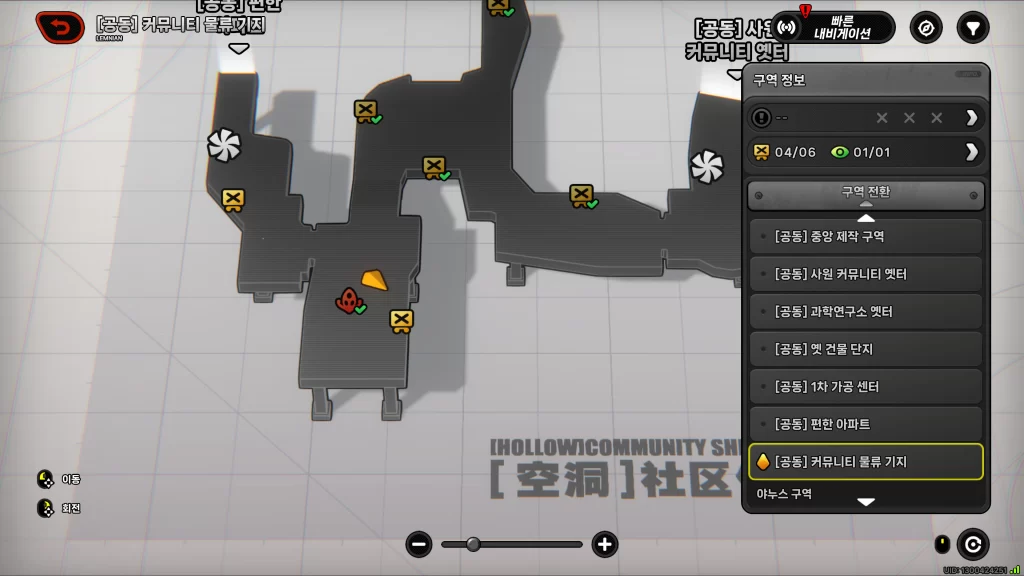
Task: Click the compass icon button
Action: tap(926, 27)
